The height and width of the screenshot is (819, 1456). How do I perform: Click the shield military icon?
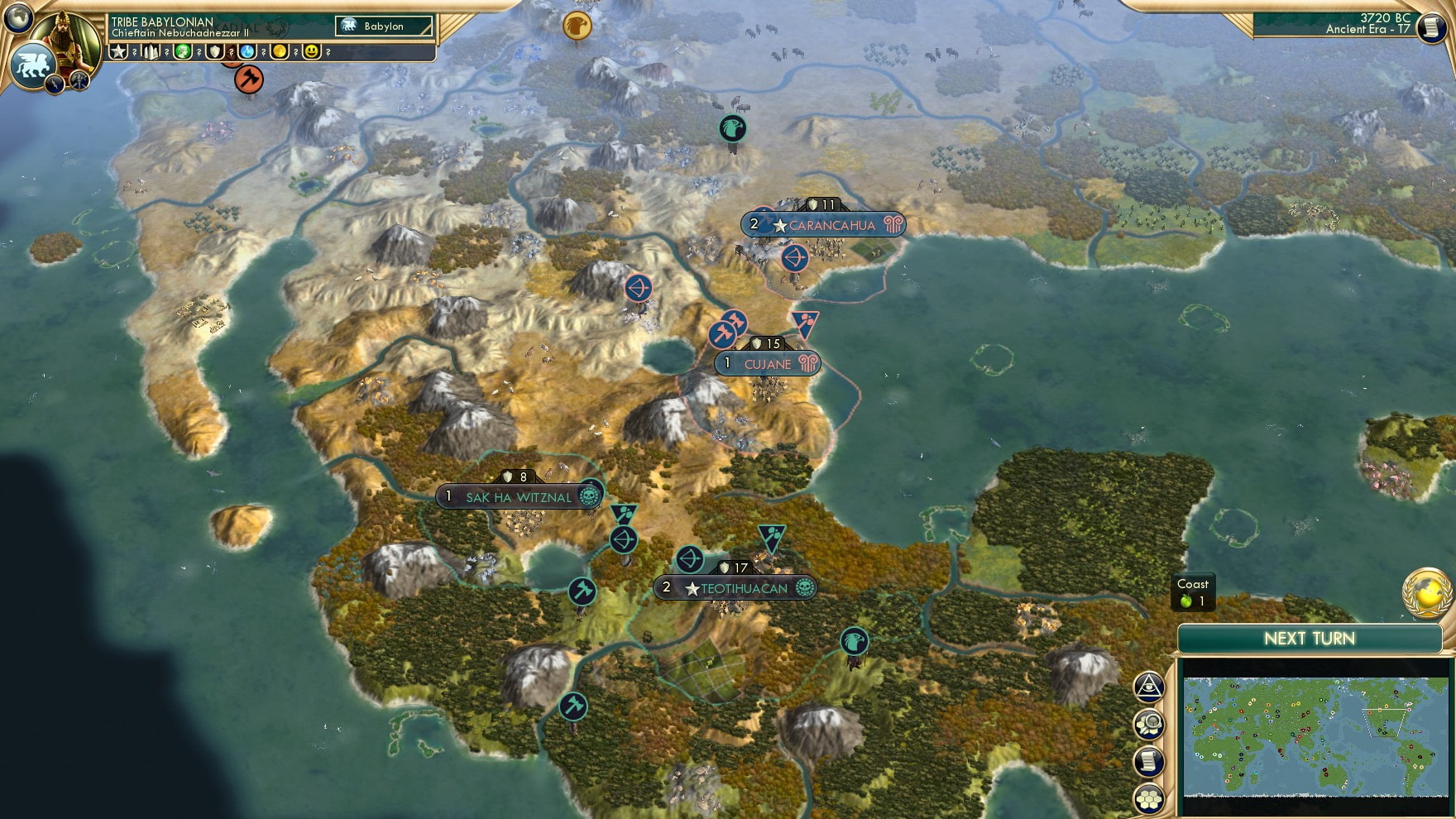[215, 52]
